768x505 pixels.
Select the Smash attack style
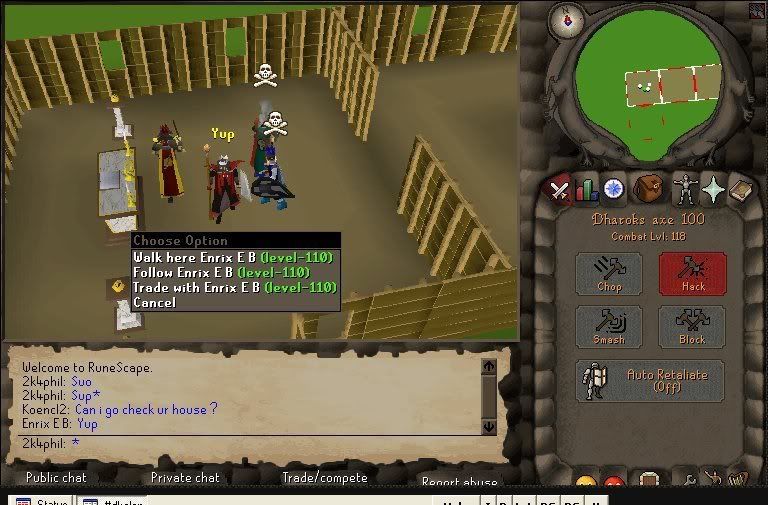point(609,327)
